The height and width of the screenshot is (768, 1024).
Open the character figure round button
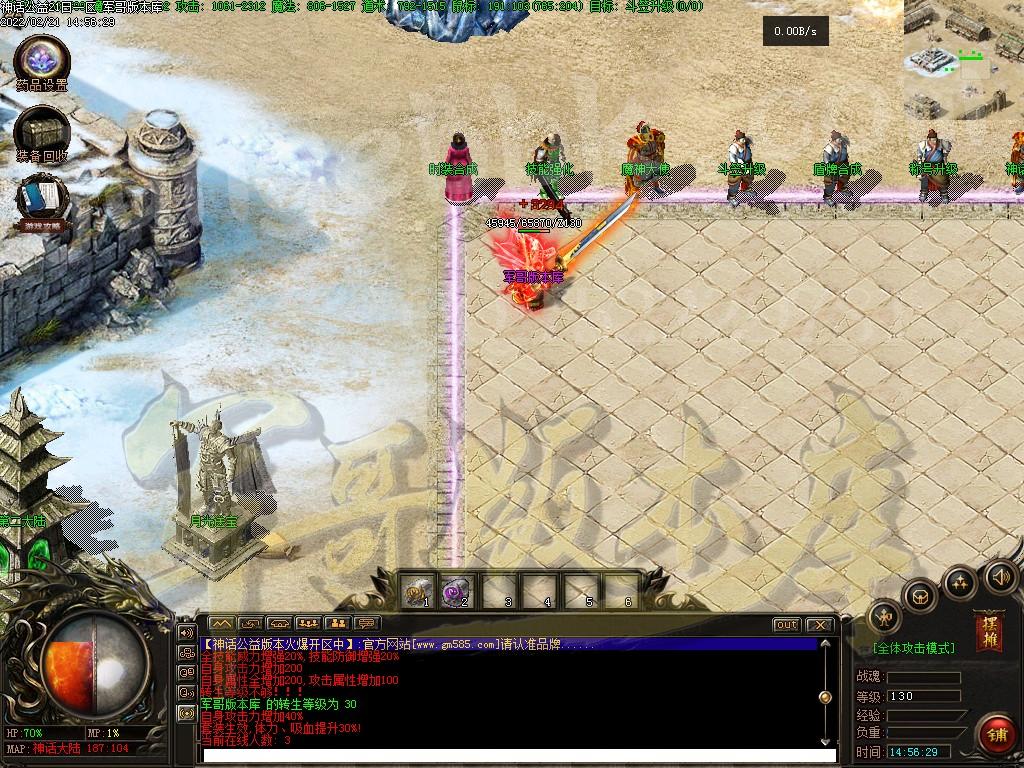pos(884,618)
